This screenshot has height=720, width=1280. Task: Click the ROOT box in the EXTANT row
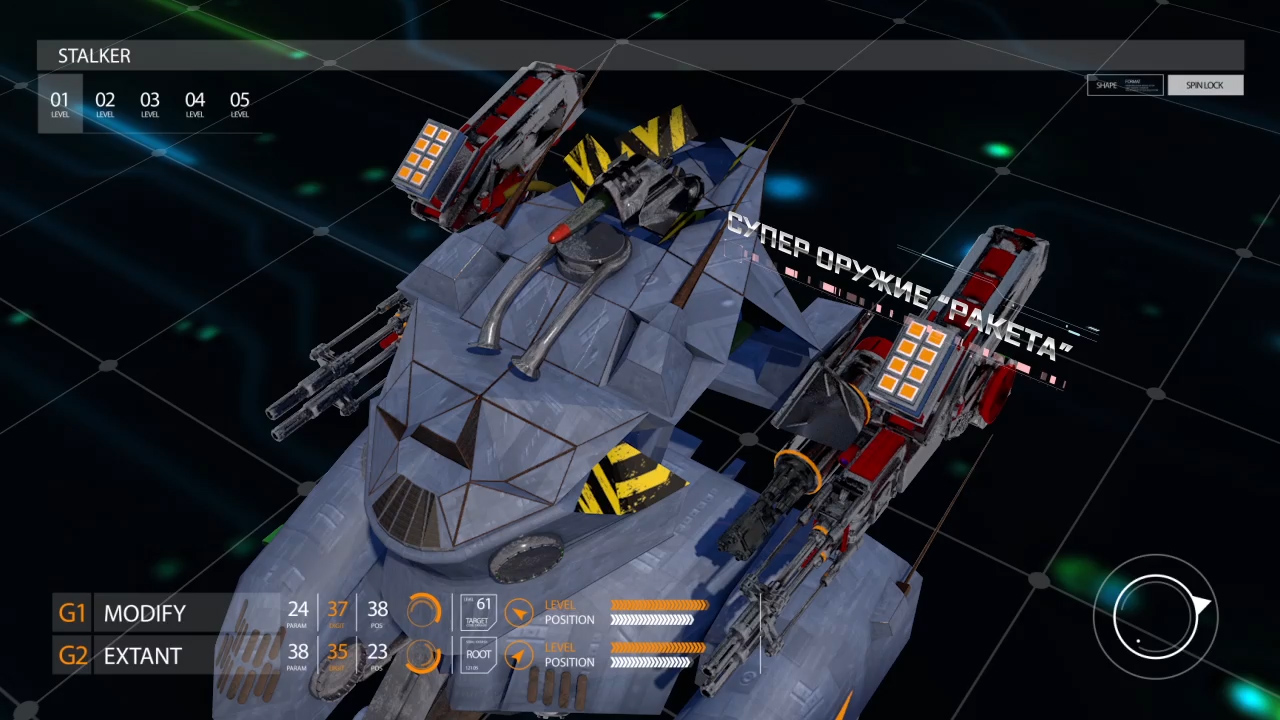click(478, 655)
